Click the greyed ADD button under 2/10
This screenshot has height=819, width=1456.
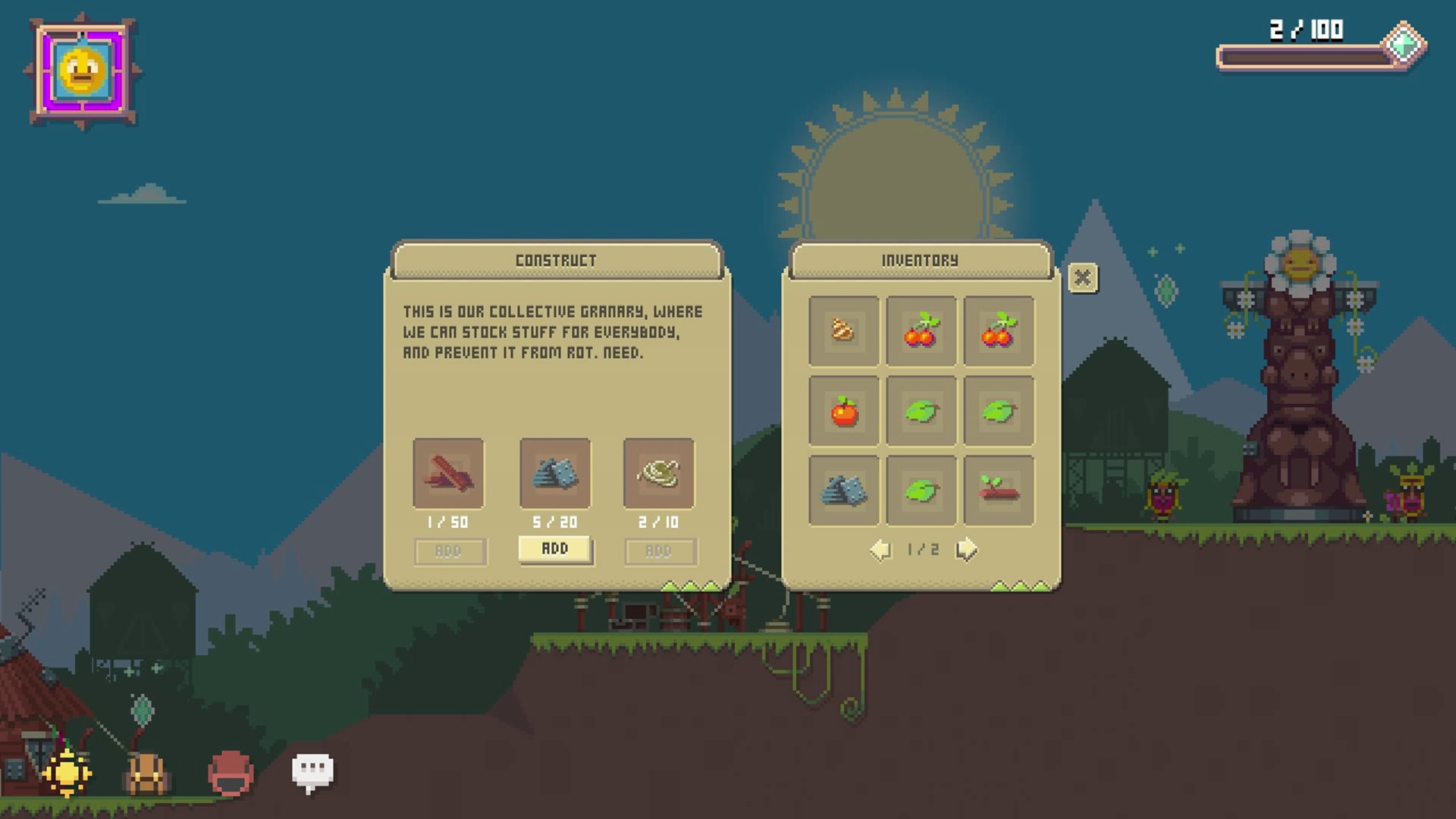659,551
